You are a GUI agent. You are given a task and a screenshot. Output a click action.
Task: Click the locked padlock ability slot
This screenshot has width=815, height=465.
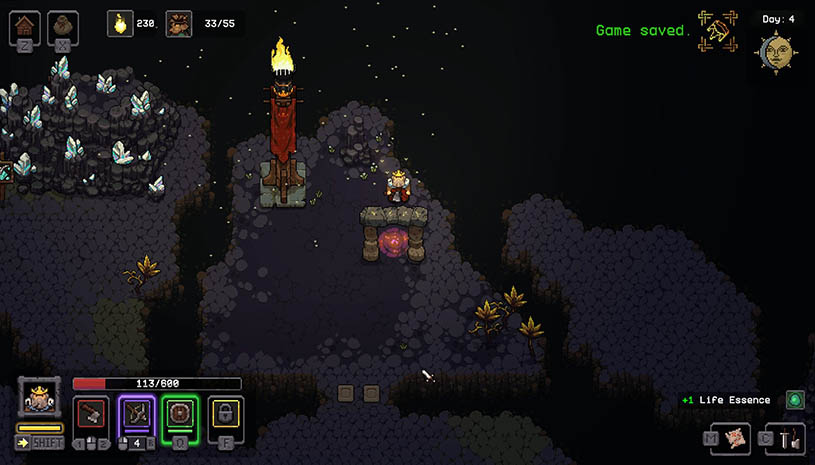[x=227, y=412]
